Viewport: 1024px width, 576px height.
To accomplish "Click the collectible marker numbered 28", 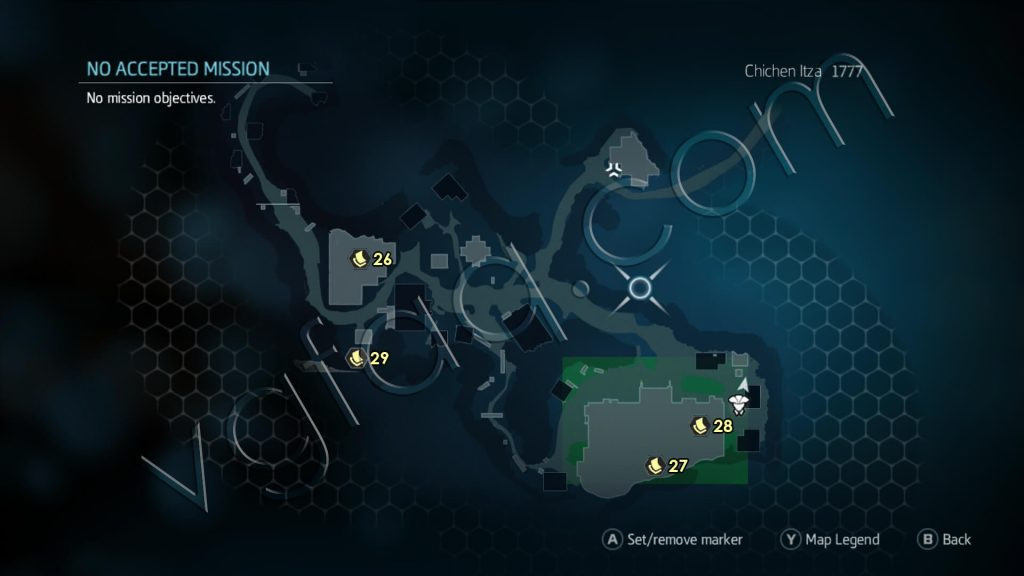I will 700,426.
